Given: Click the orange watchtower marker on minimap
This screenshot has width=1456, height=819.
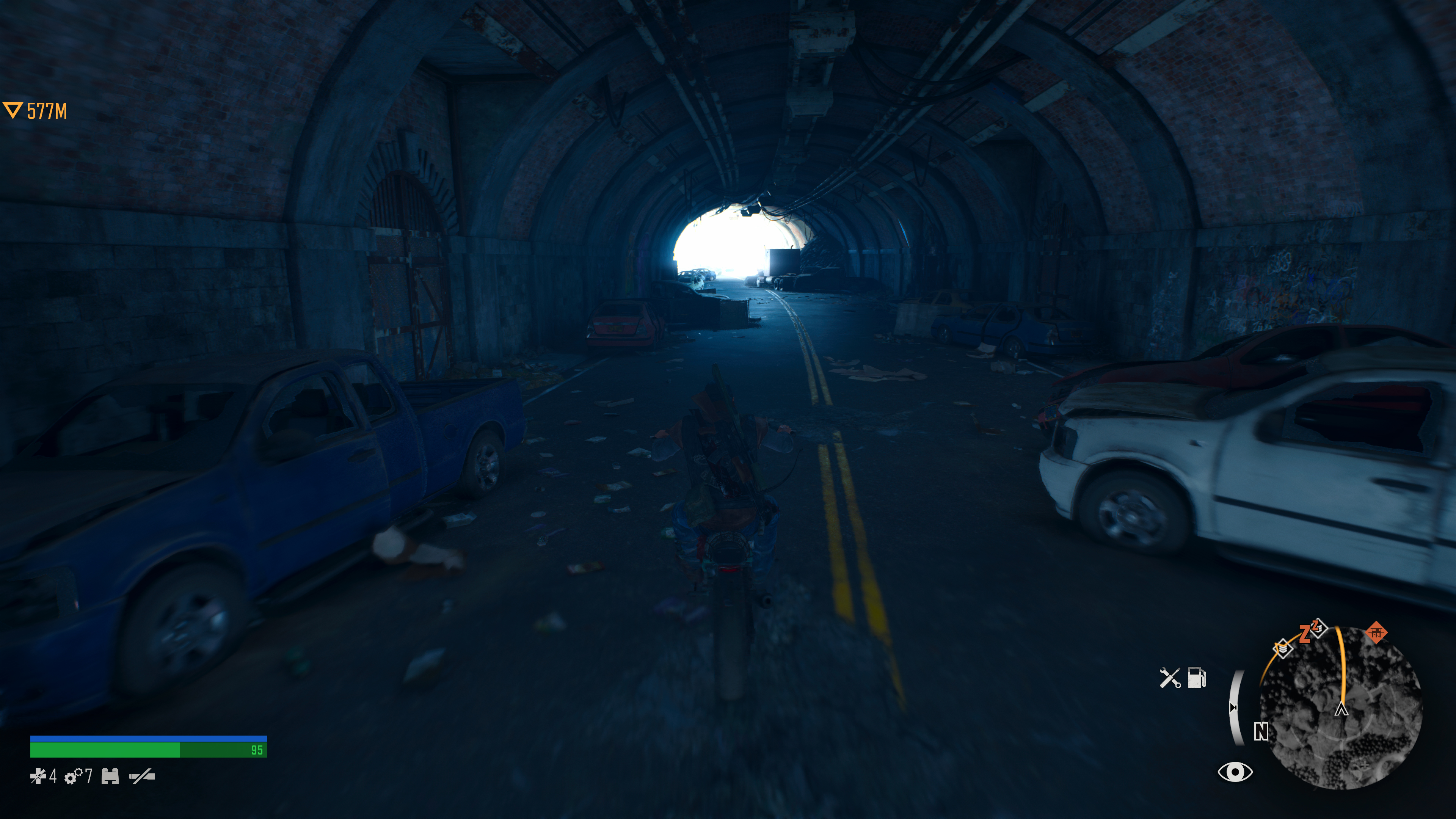Looking at the screenshot, I should click(1376, 632).
